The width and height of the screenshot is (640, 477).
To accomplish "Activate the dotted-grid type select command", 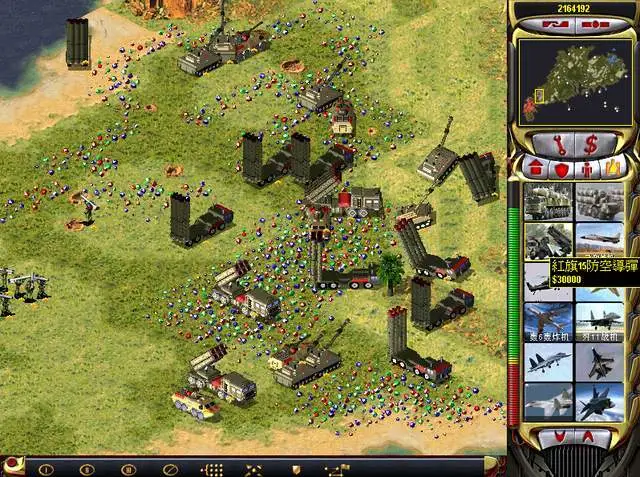I will click(x=213, y=468).
